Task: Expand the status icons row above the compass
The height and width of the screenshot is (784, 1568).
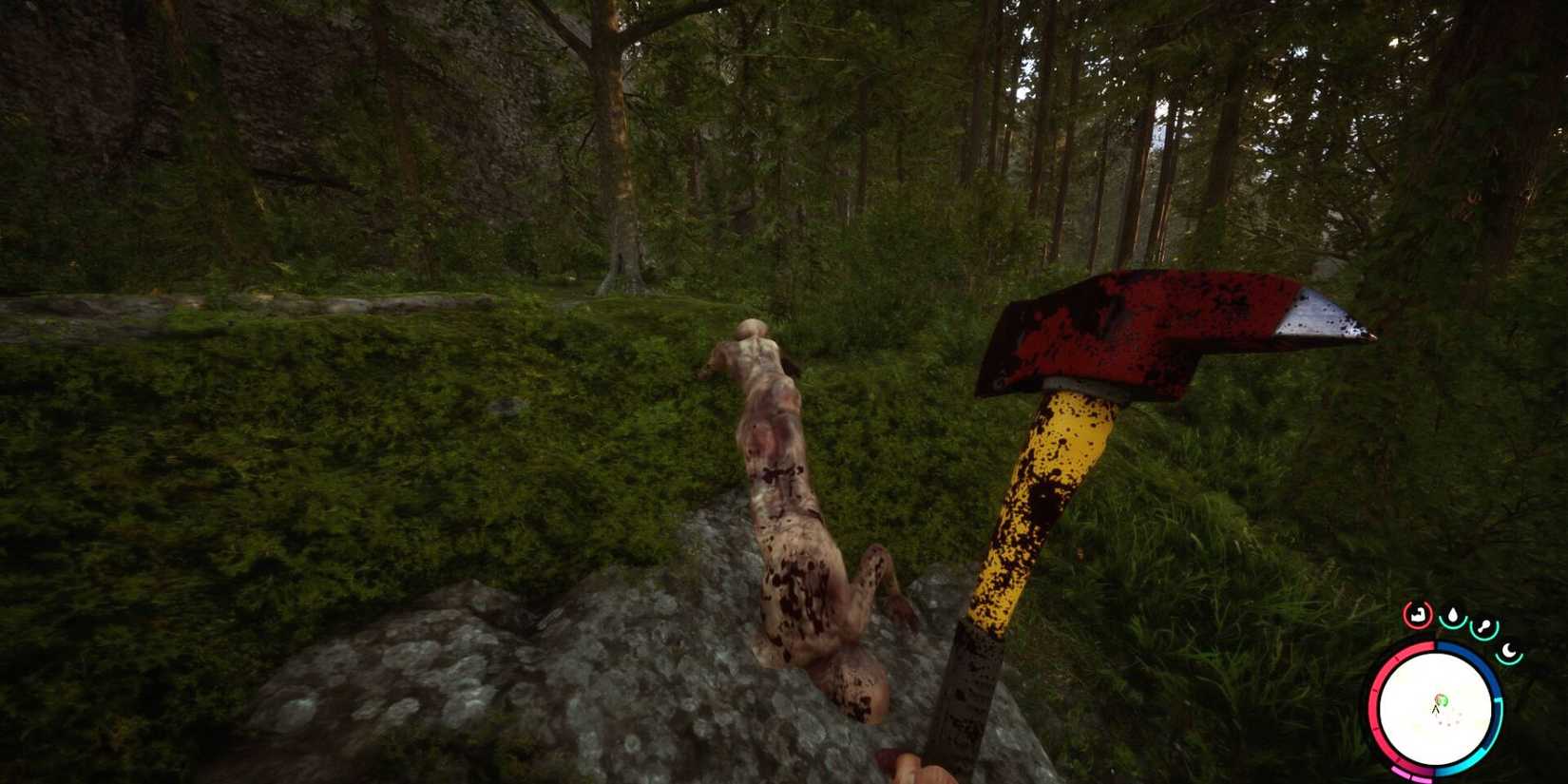Action: (x=1463, y=622)
